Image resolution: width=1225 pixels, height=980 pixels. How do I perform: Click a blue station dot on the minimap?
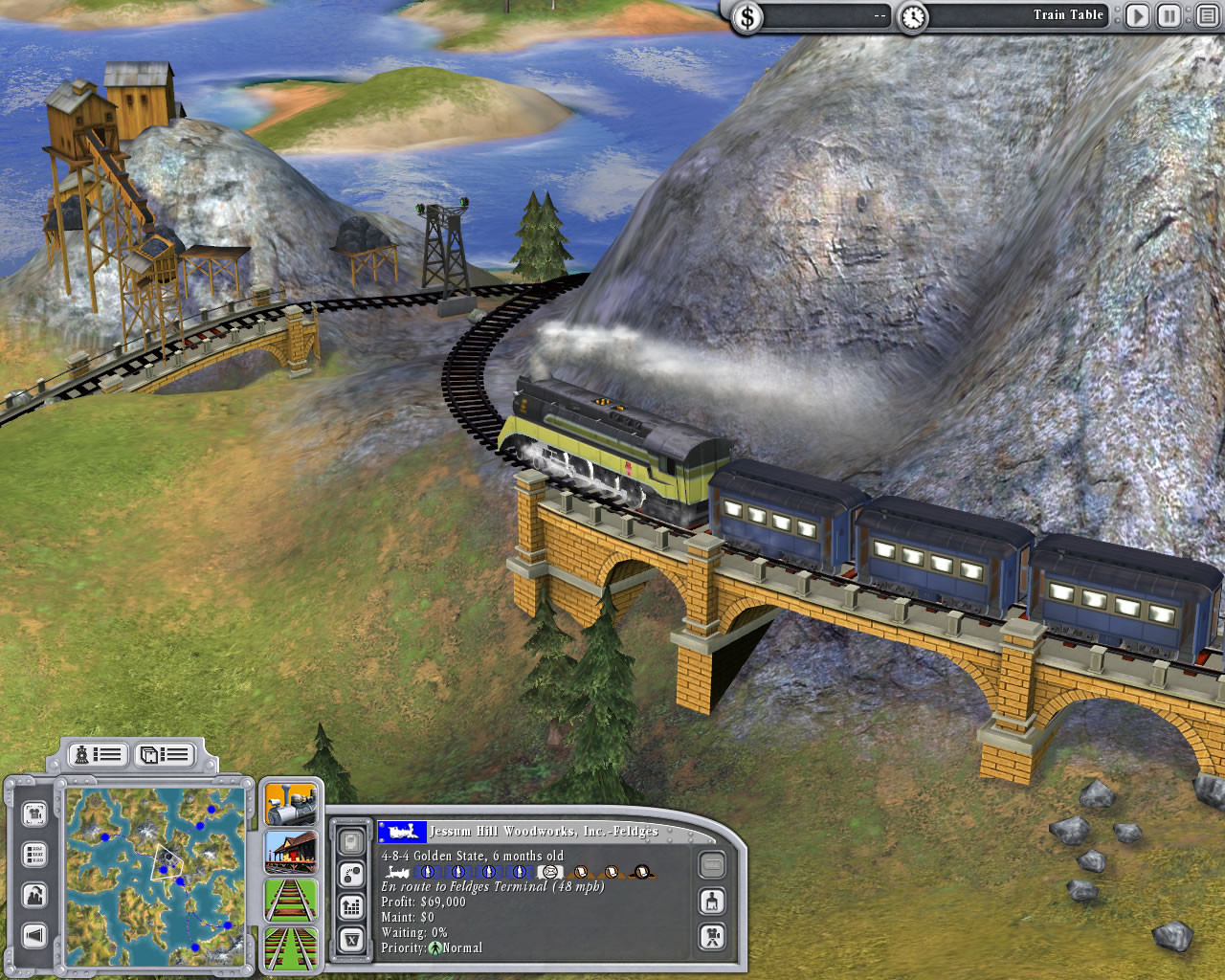pyautogui.click(x=163, y=869)
